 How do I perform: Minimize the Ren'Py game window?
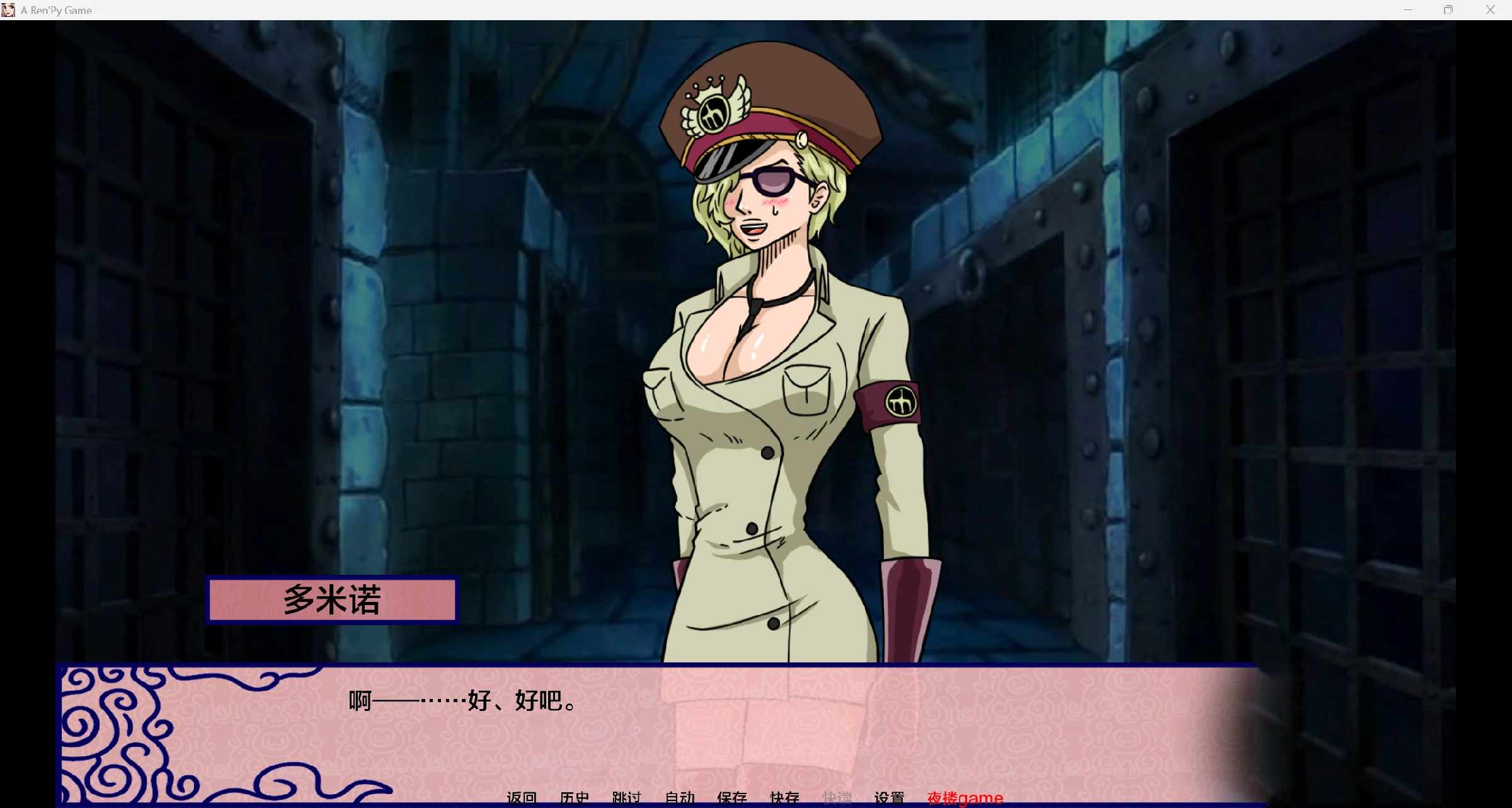(x=1408, y=10)
